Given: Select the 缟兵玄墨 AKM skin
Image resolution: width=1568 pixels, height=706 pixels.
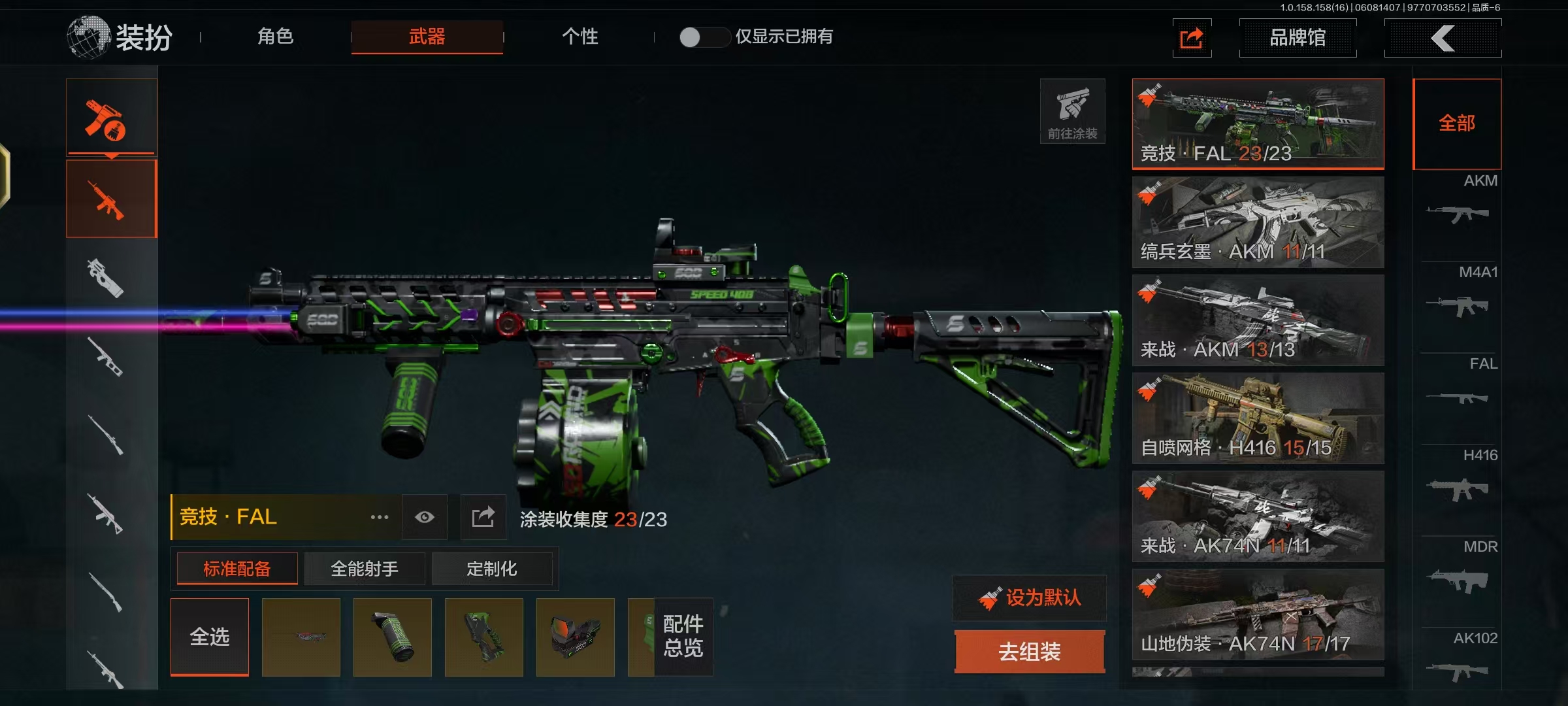Looking at the screenshot, I should click(x=1258, y=222).
